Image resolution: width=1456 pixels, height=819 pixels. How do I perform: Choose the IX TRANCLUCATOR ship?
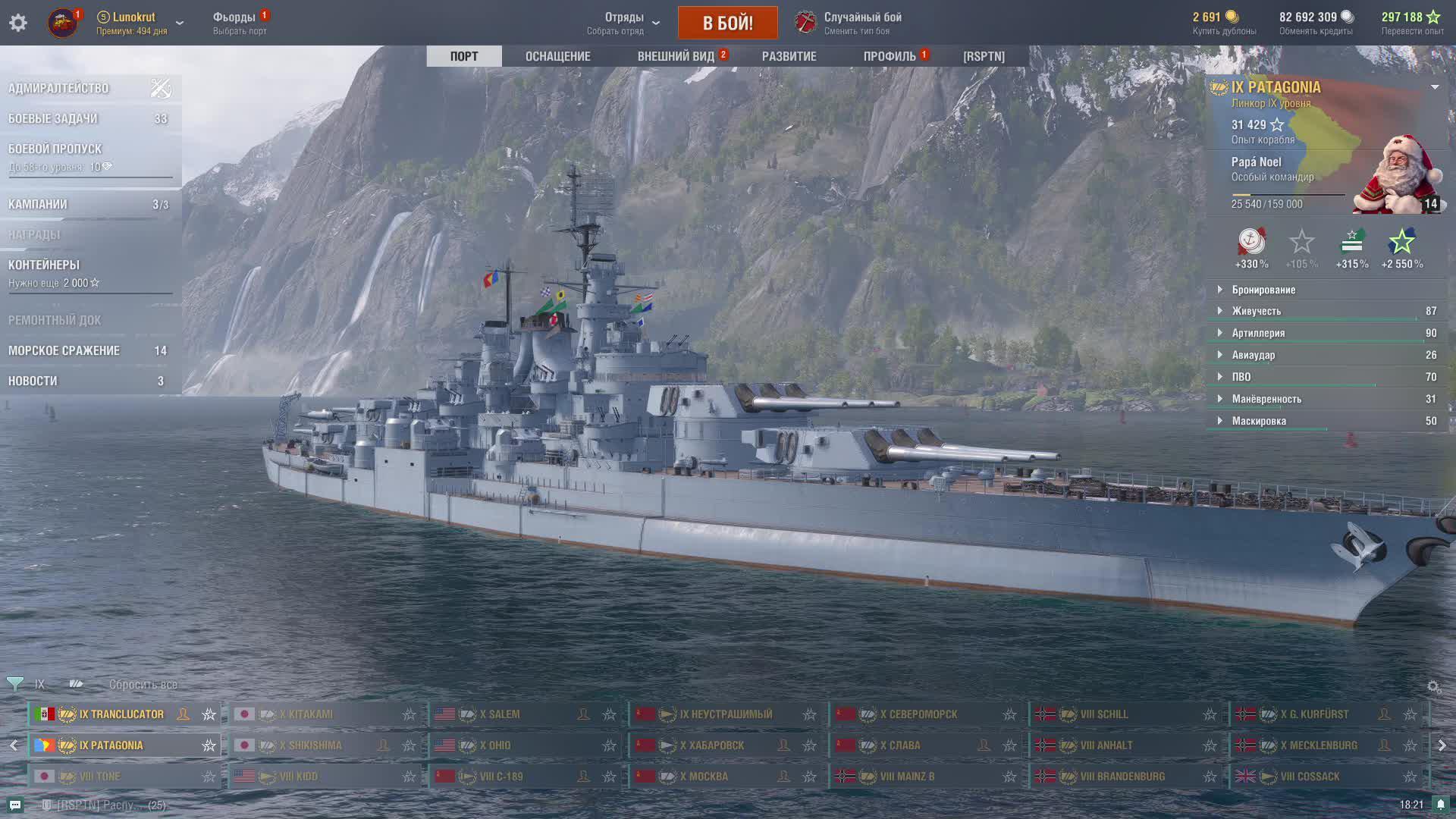[x=121, y=714]
